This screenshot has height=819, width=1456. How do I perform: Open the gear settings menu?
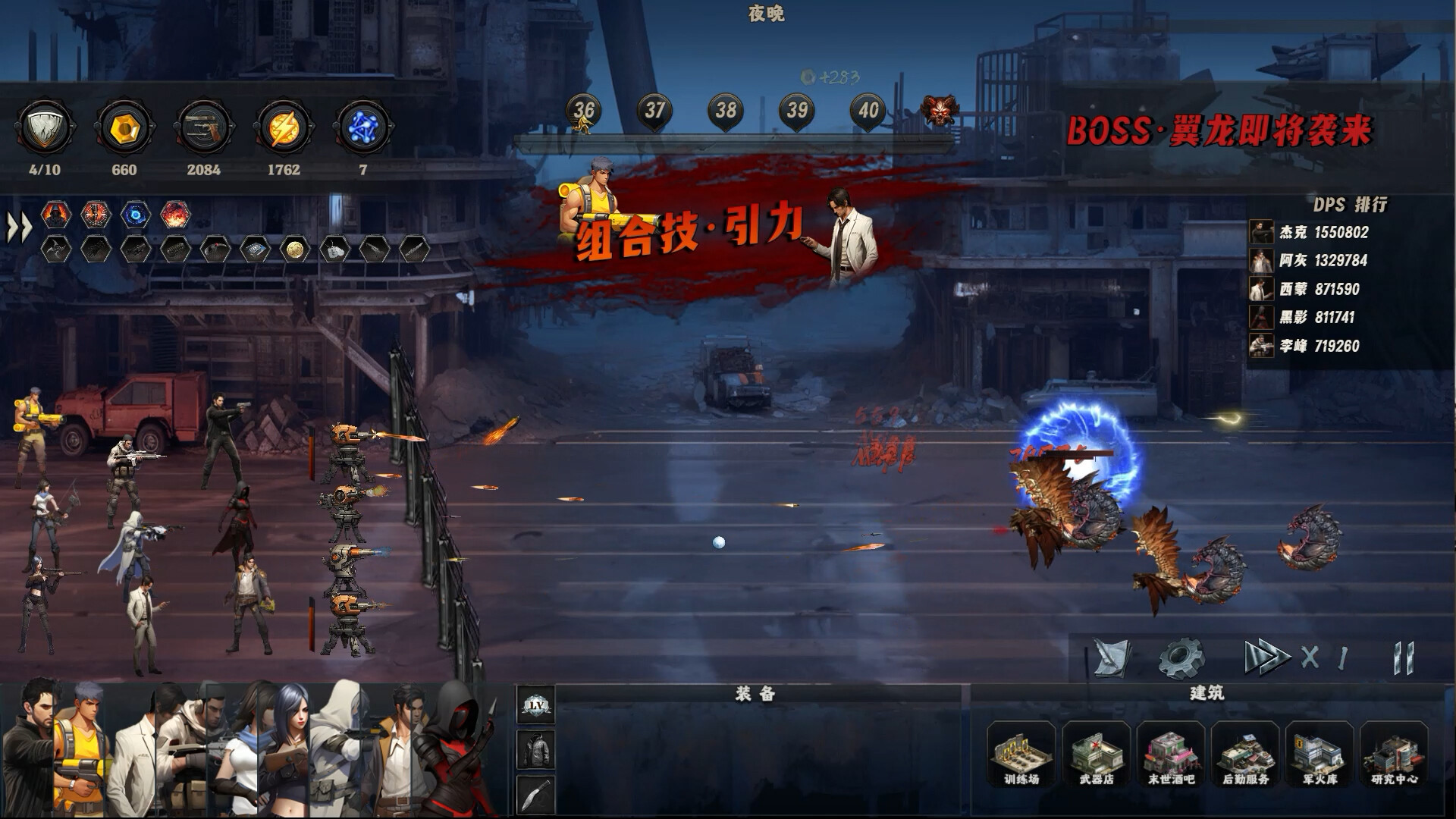pyautogui.click(x=1181, y=657)
